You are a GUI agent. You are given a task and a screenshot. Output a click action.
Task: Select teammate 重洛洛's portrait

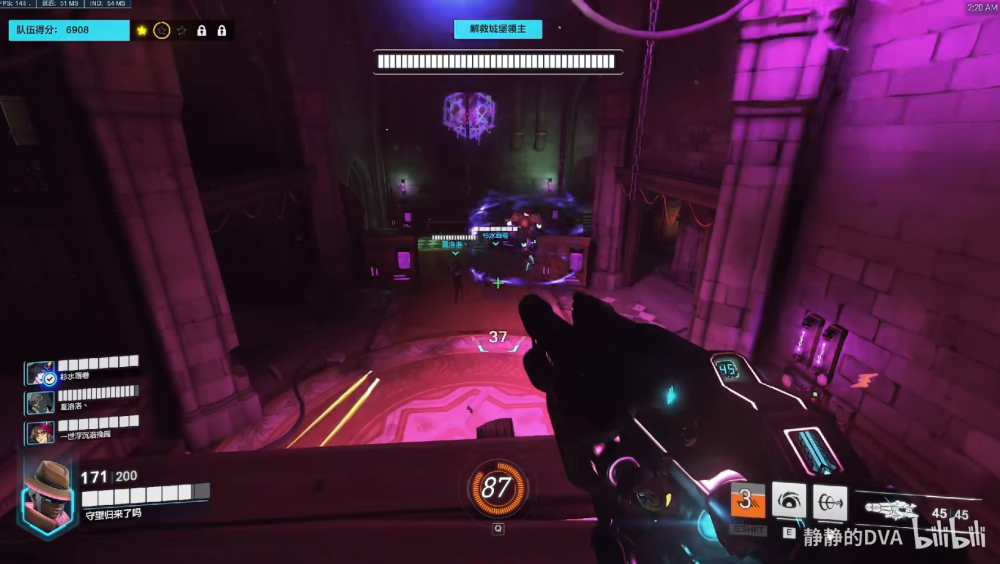(41, 402)
